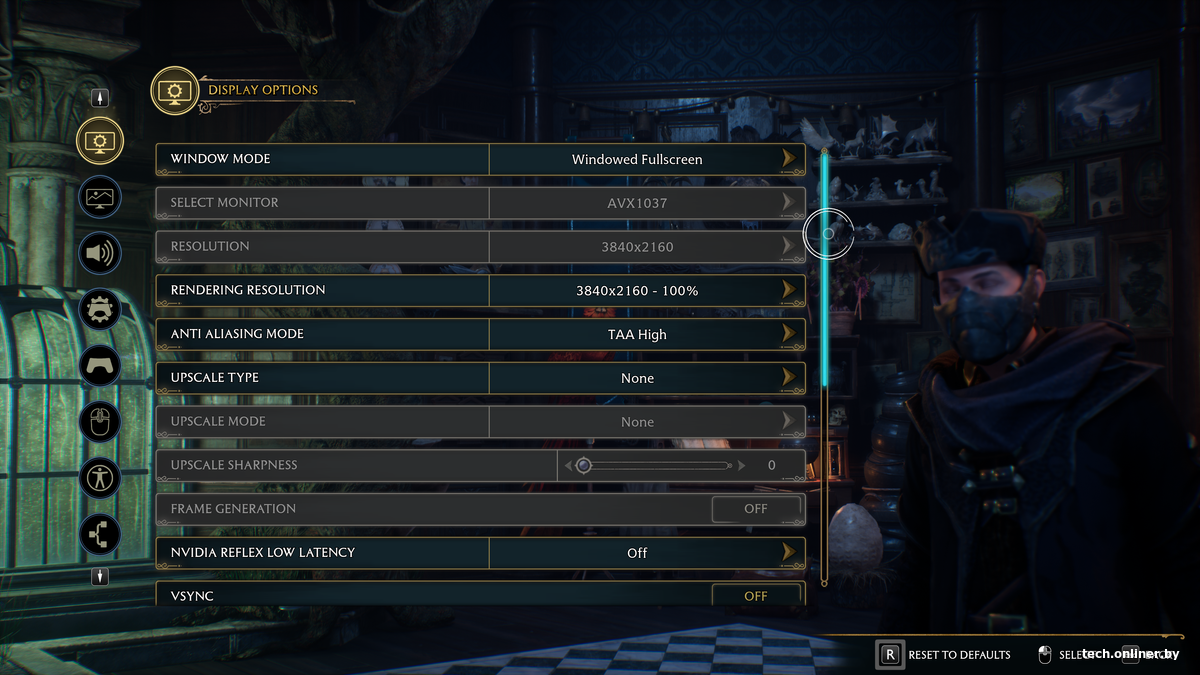The image size is (1200, 675).
Task: Open the Audio options speaker tab
Action: click(x=100, y=253)
